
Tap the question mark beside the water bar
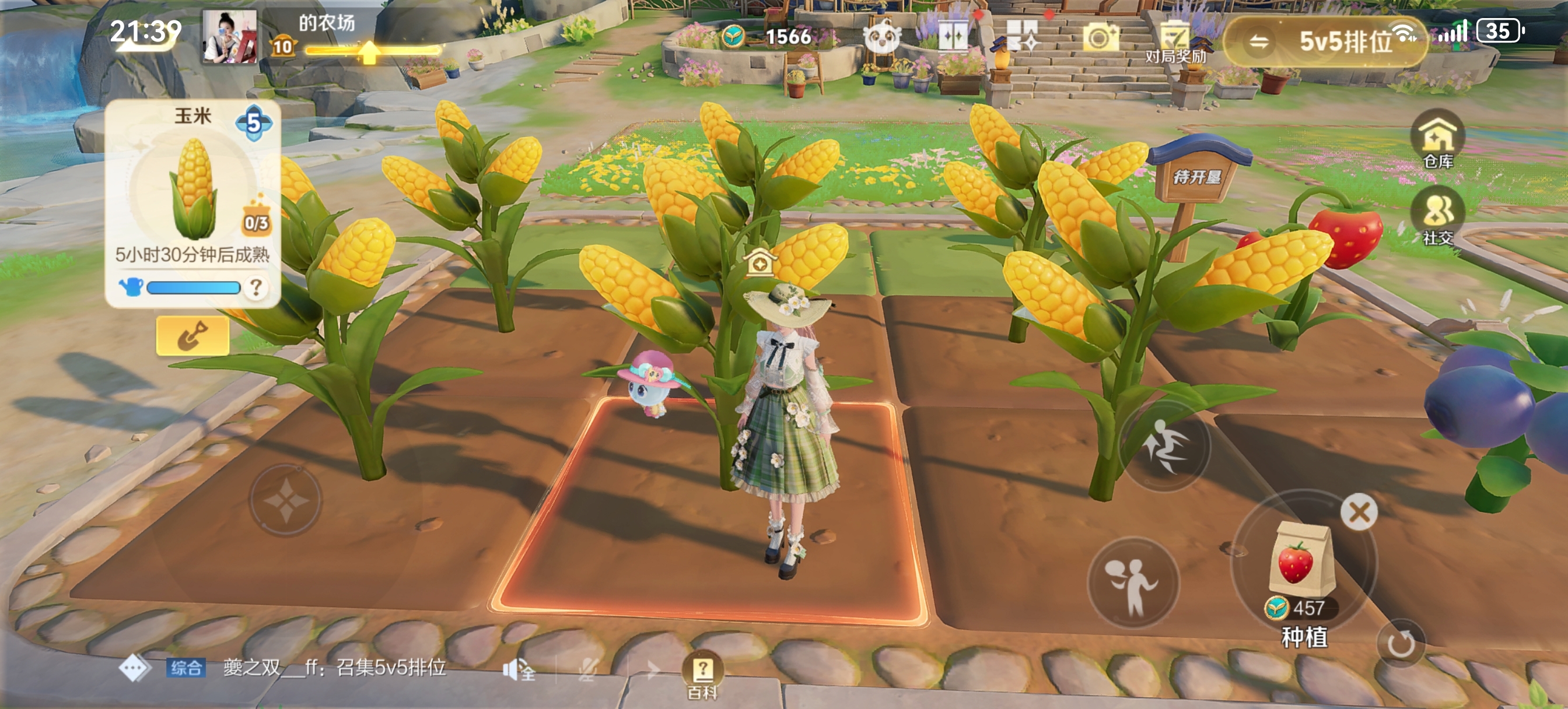[x=256, y=287]
